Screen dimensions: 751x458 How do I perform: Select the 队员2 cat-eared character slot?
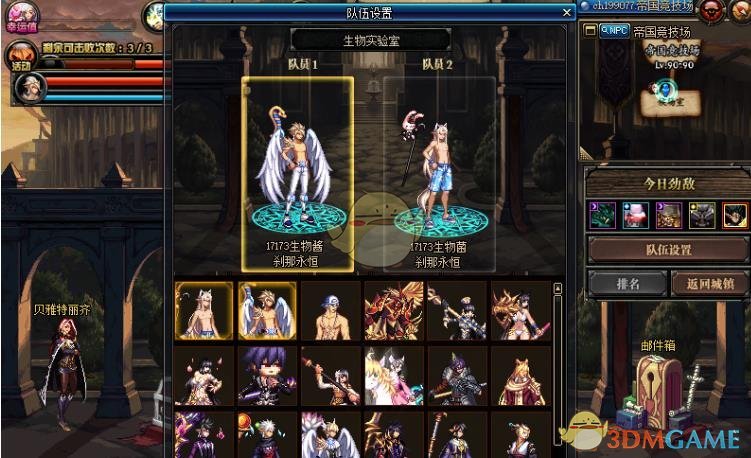[x=440, y=172]
